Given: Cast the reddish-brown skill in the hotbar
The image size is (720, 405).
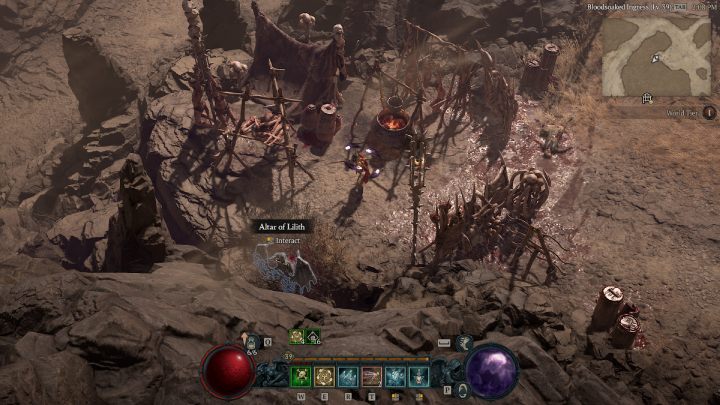Looking at the screenshot, I should pos(372,376).
